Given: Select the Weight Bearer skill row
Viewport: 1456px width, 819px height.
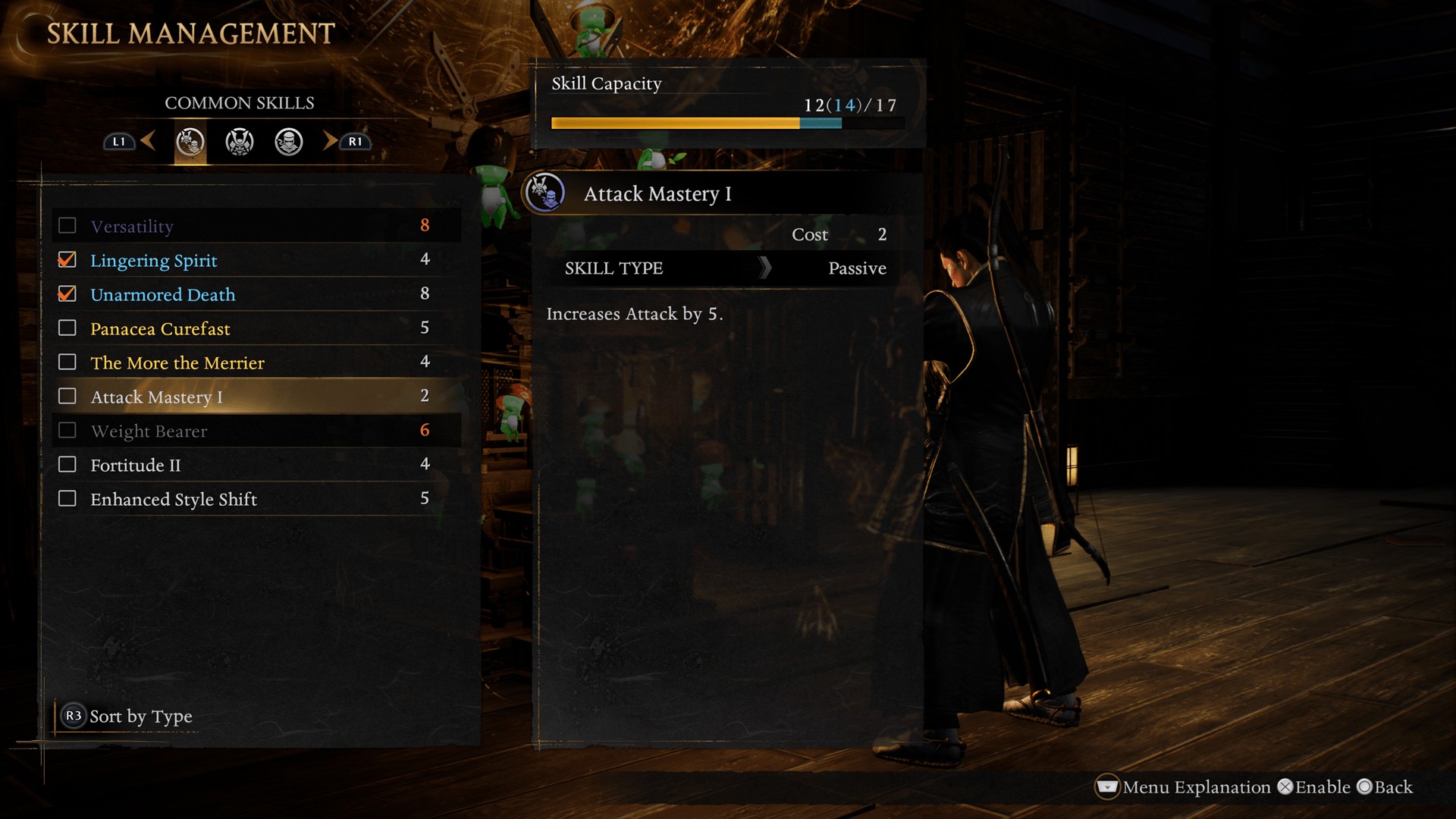Looking at the screenshot, I should point(256,431).
